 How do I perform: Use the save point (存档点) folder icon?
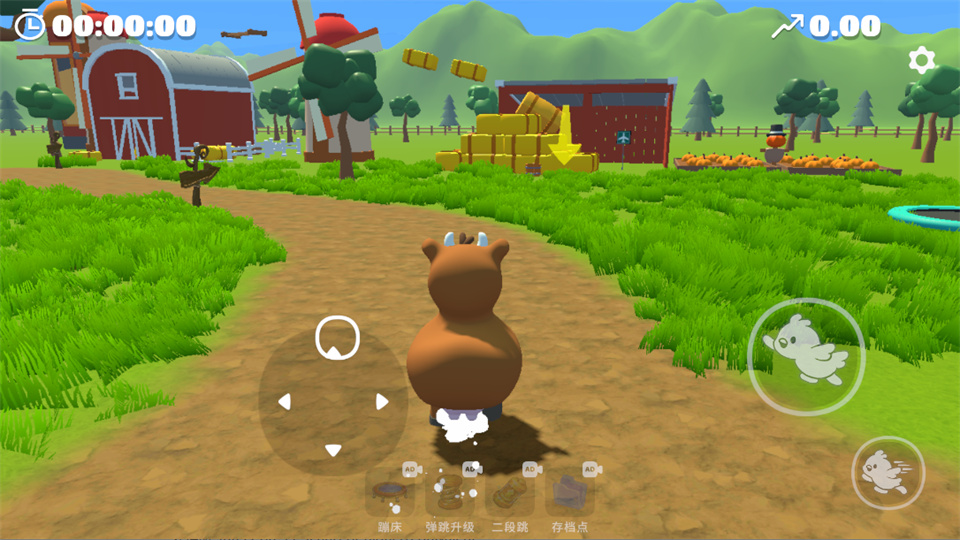pyautogui.click(x=570, y=491)
